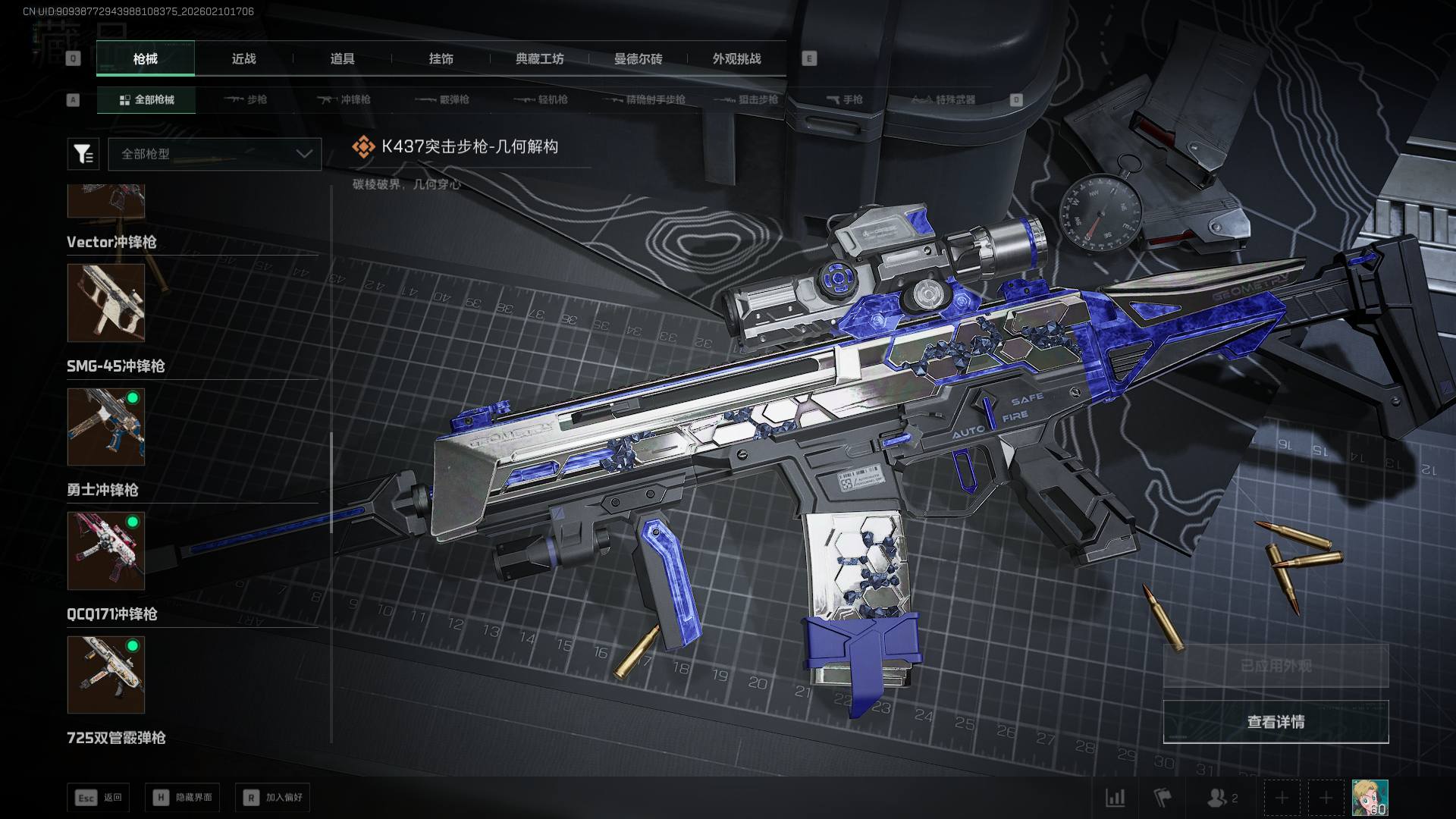Screen dimensions: 1456x819
Task: Pick the SMG-45 skin thumbnail
Action: (x=105, y=427)
